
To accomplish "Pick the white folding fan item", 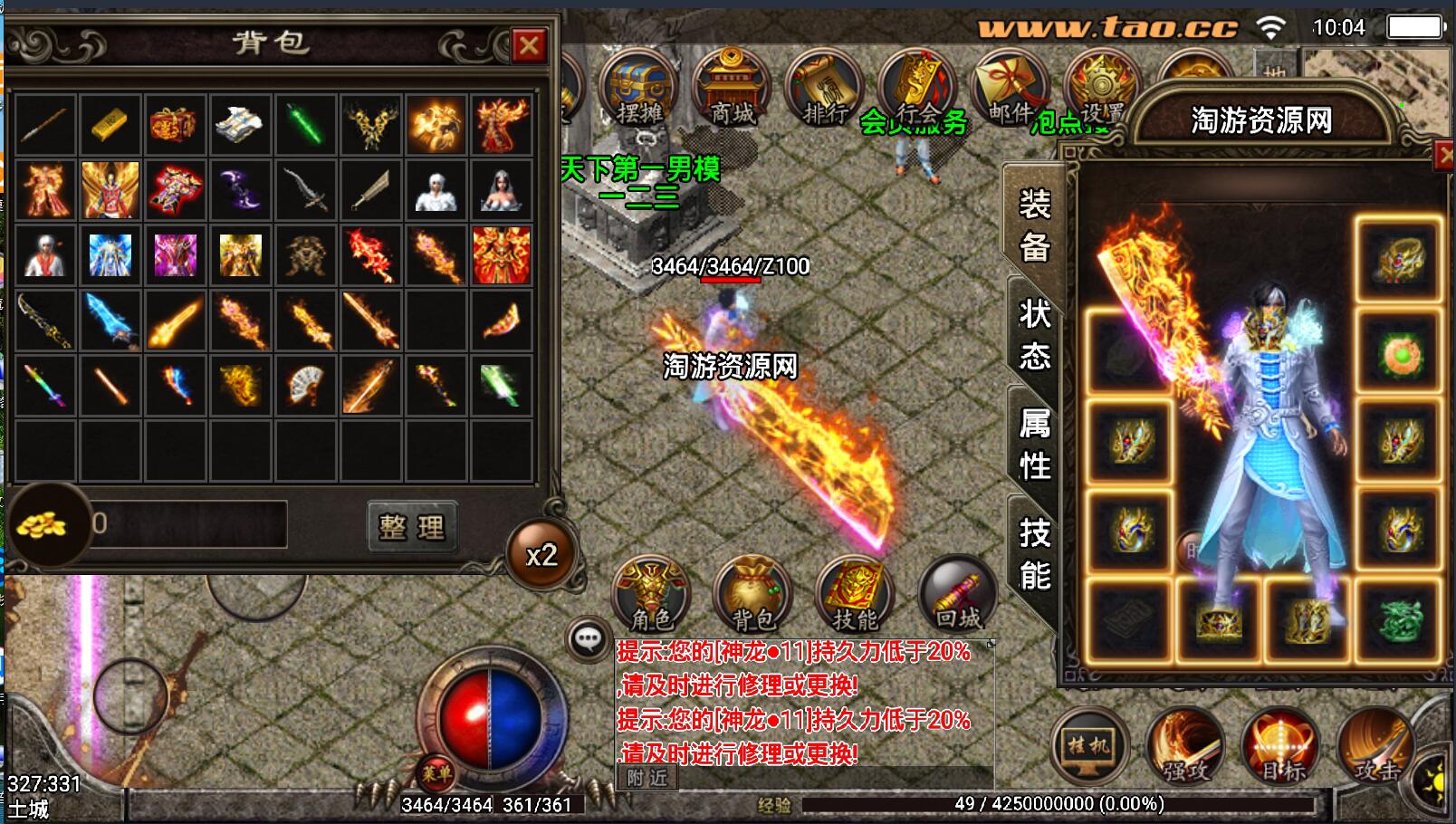I will pyautogui.click(x=305, y=385).
